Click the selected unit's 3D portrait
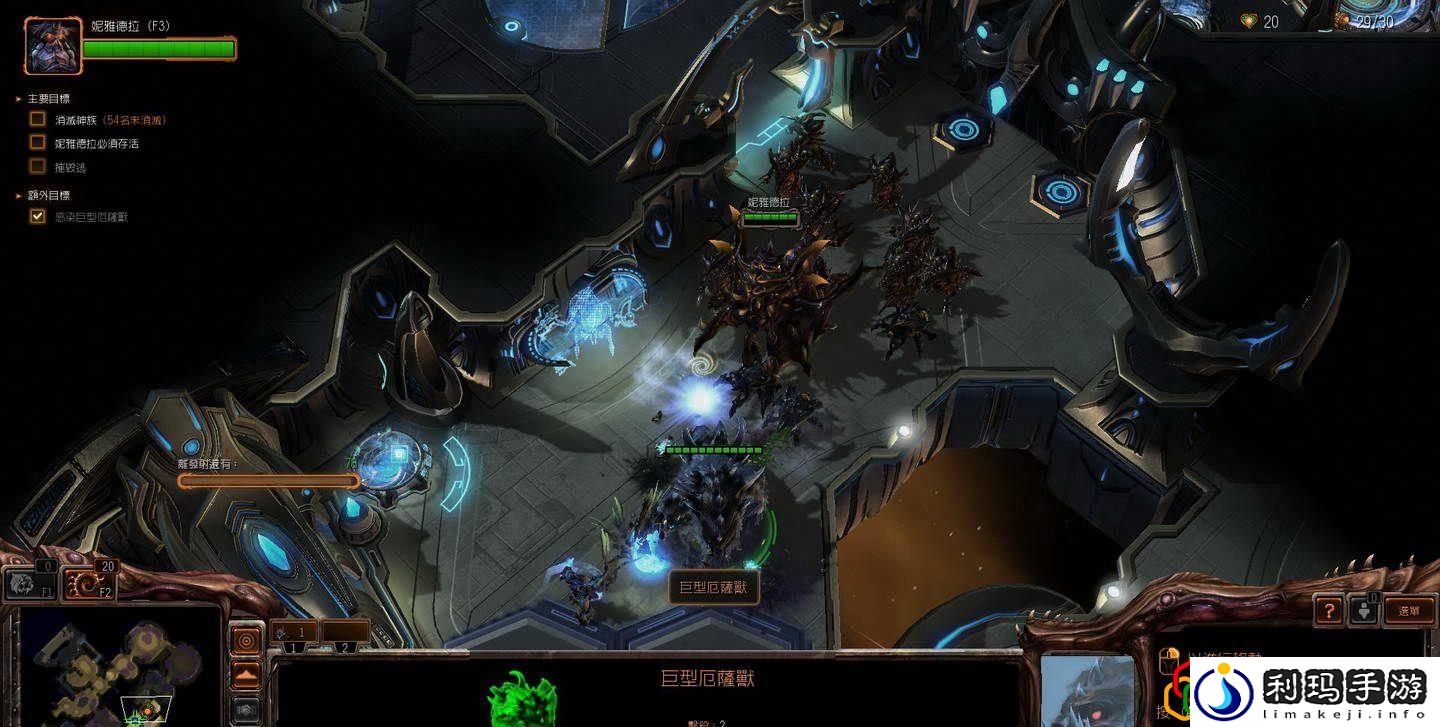This screenshot has width=1440, height=727. pyautogui.click(x=1086, y=691)
